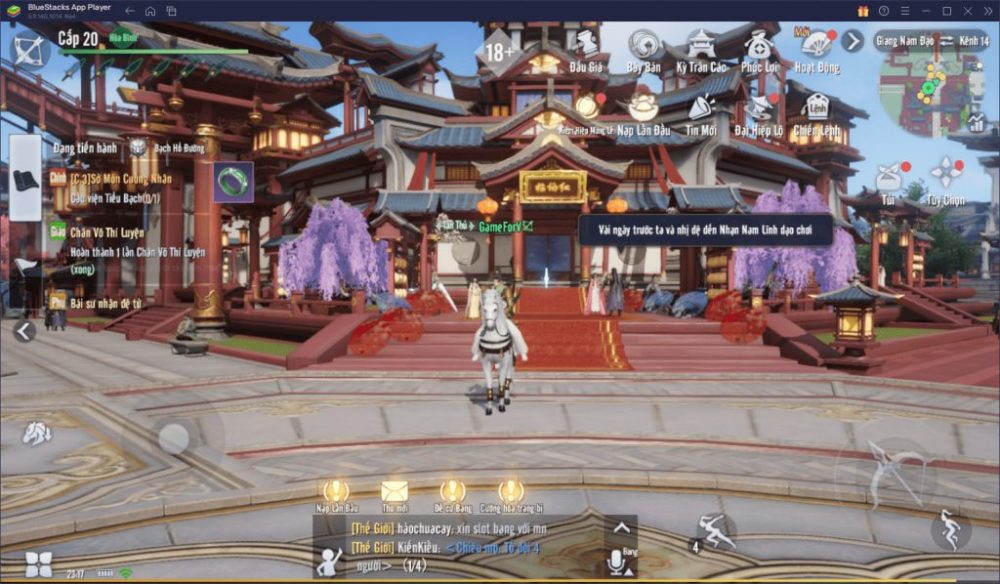Open the minimap of Giang Nam Đạo
Viewport: 1000px width, 584px height.
click(x=932, y=90)
